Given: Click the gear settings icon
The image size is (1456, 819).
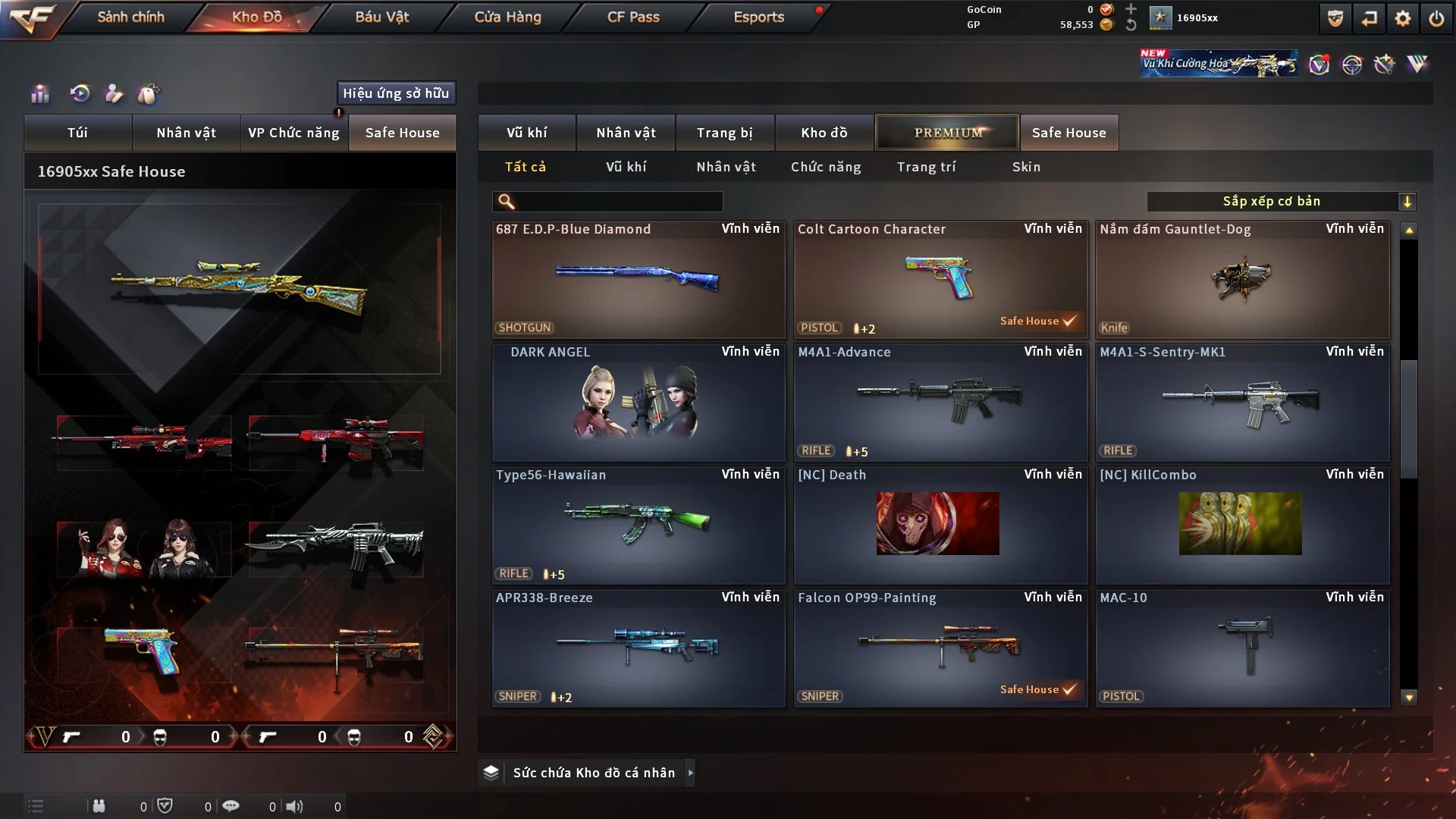Looking at the screenshot, I should tap(1403, 18).
